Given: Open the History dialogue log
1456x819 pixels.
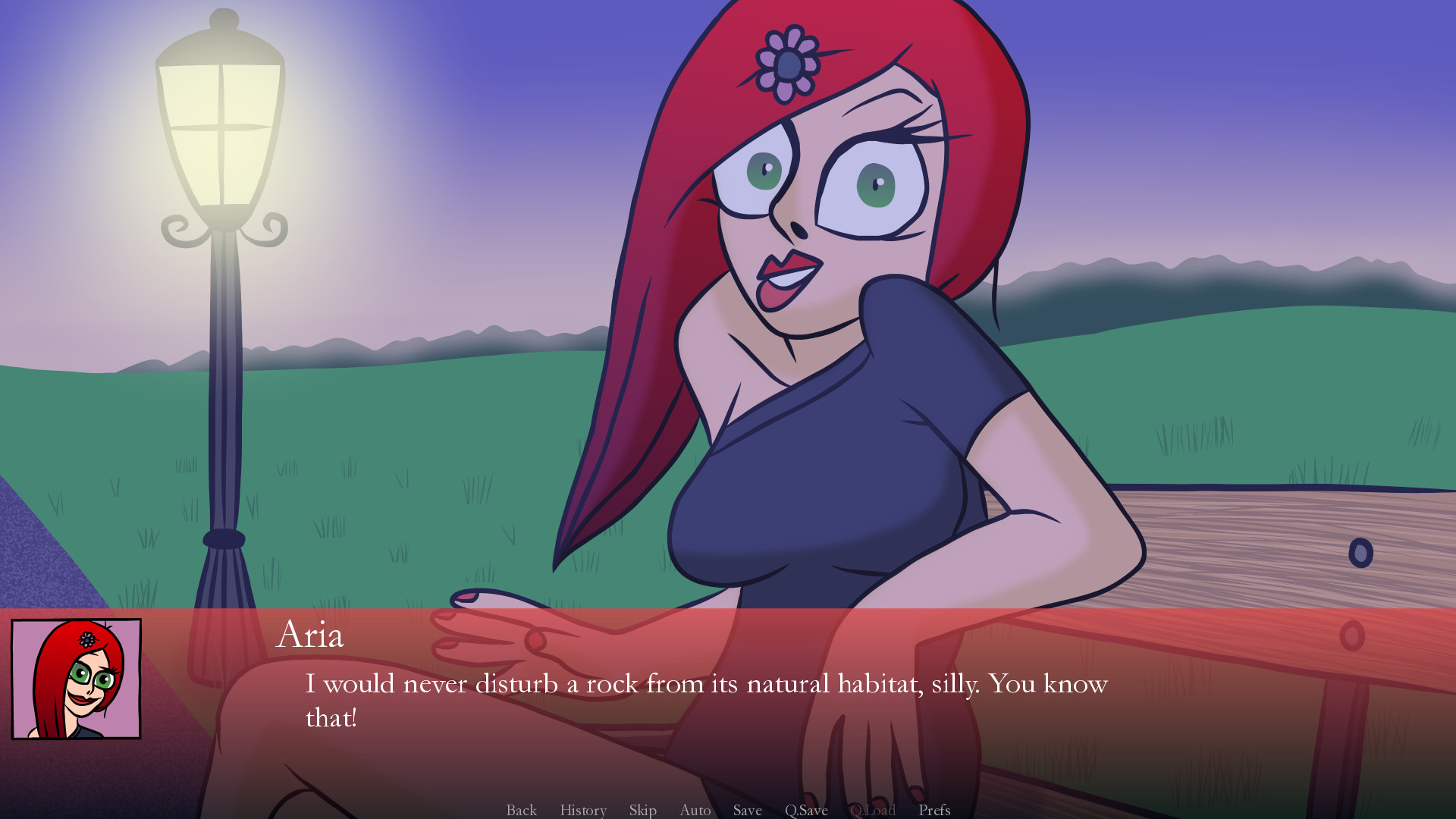Looking at the screenshot, I should 582,810.
